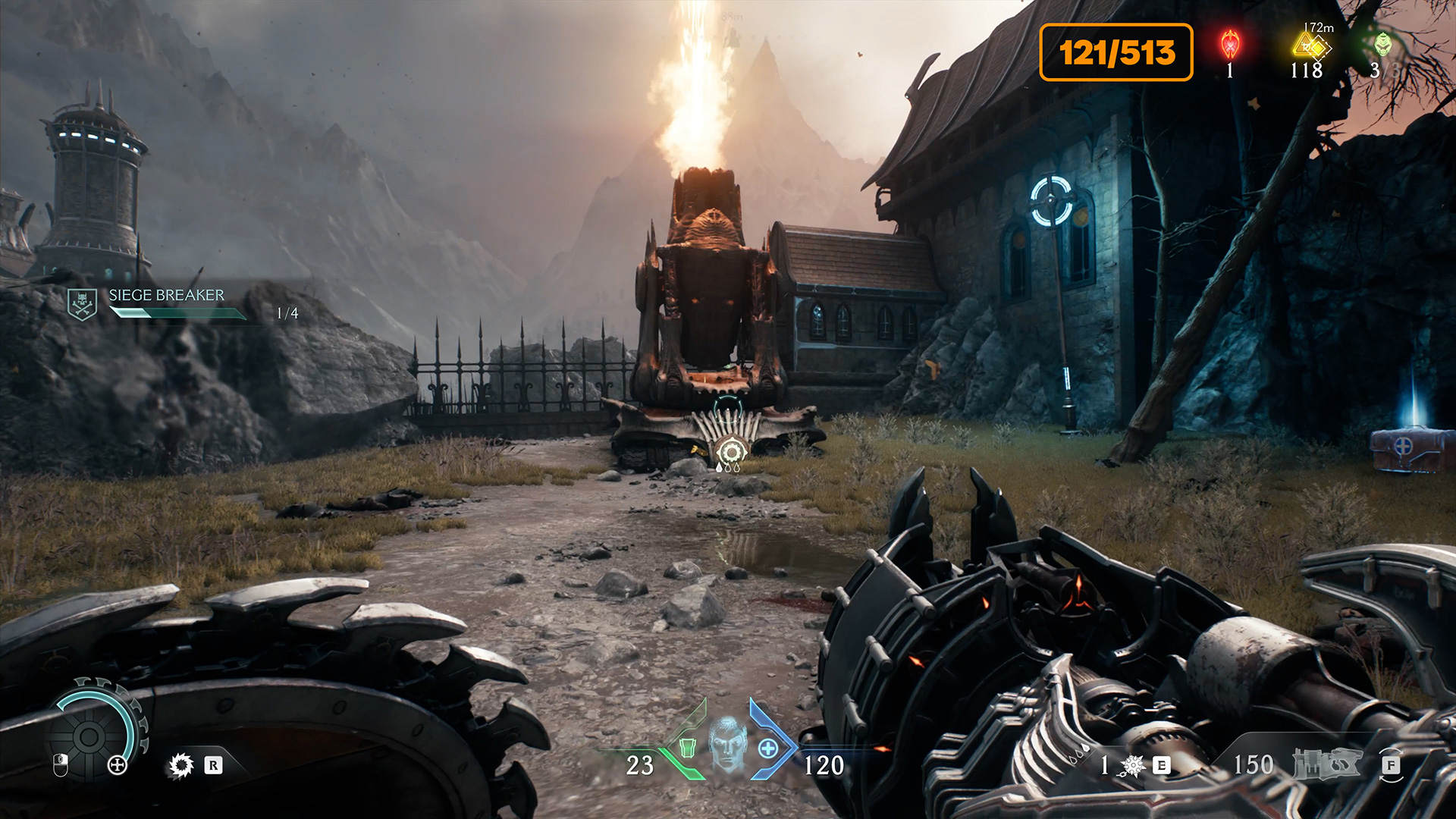
Task: Click the Slayer face portrait
Action: (x=728, y=745)
